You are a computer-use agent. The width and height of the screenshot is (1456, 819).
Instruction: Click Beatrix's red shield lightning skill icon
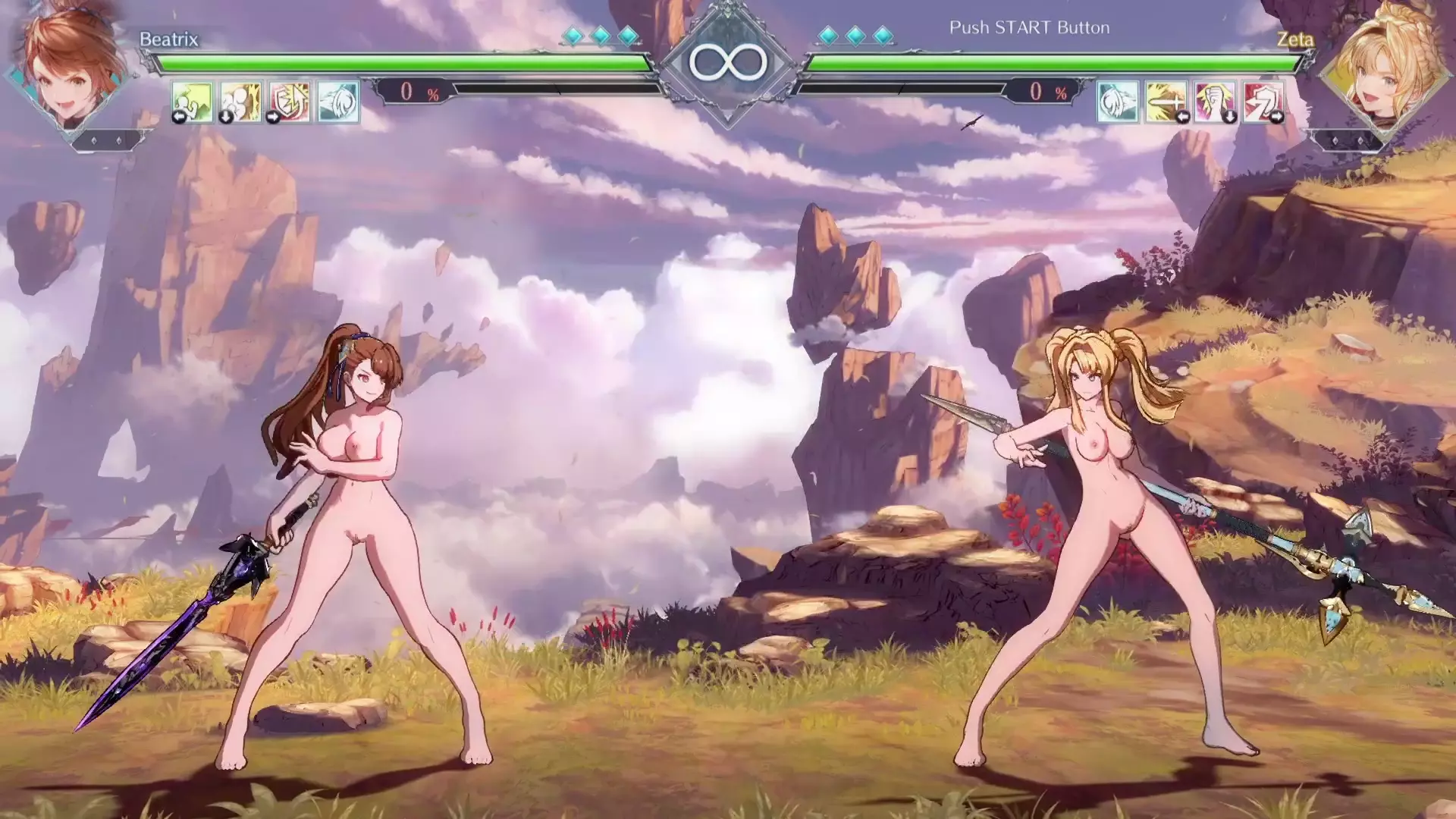pyautogui.click(x=290, y=101)
